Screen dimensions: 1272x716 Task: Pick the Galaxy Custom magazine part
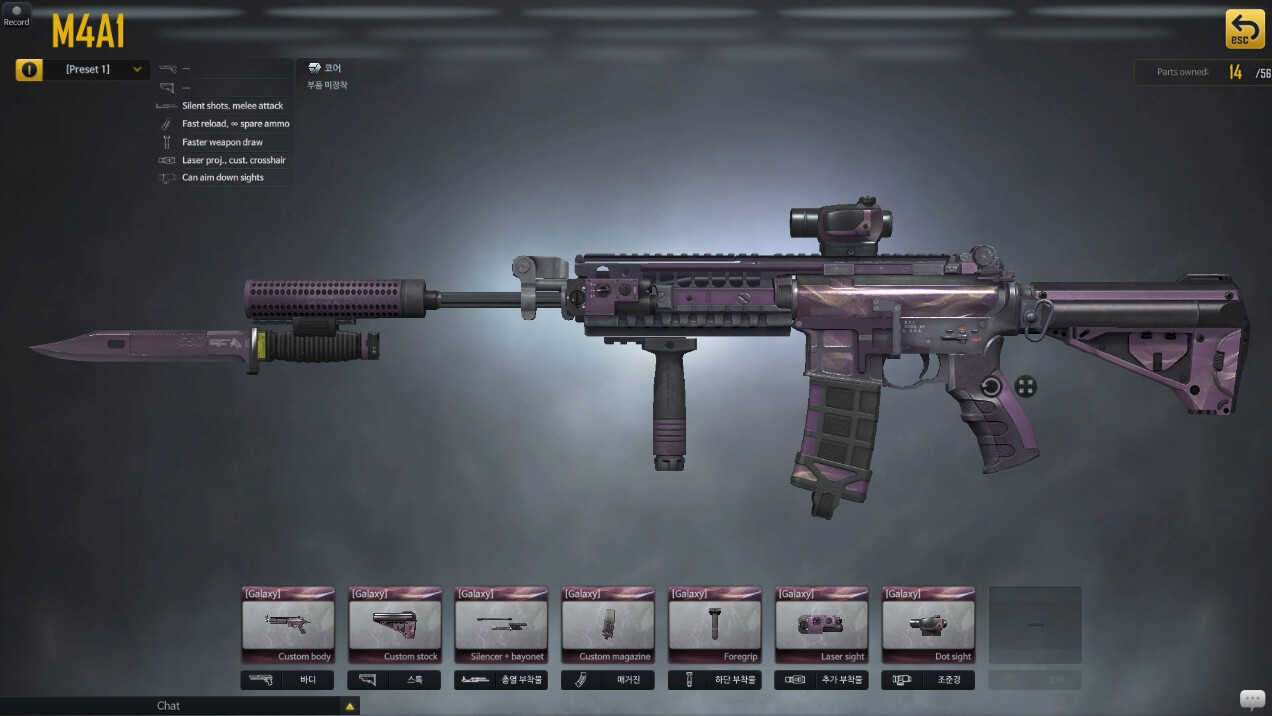tap(608, 625)
